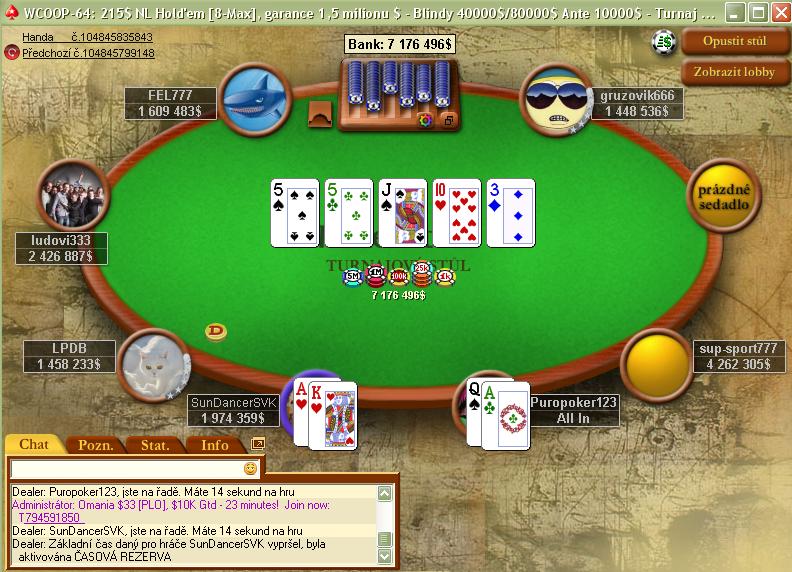The height and width of the screenshot is (572, 792).
Task: Select player gruzovik666's sunglasses avatar
Action: point(554,97)
